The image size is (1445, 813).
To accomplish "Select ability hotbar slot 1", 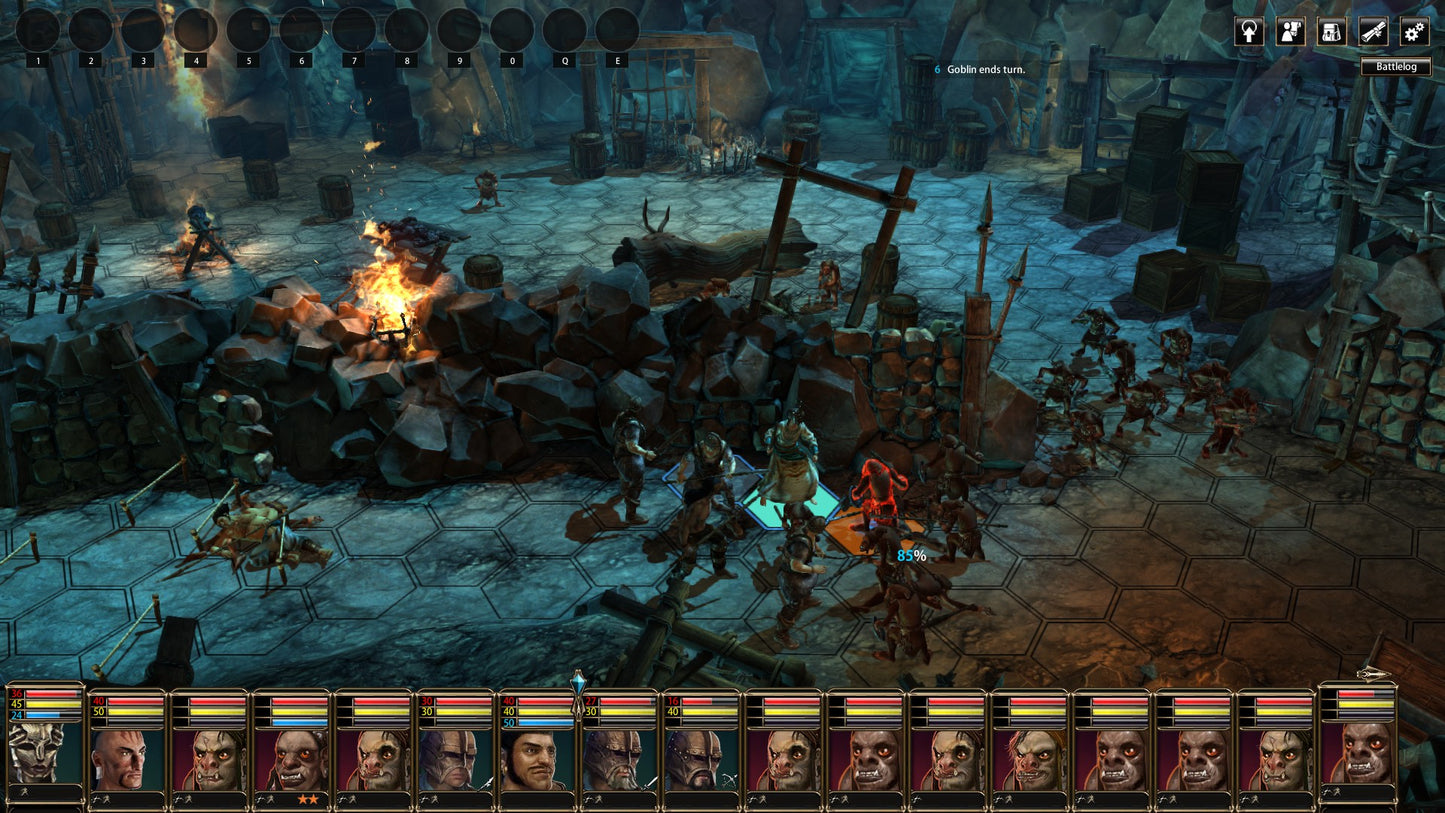I will pos(38,30).
